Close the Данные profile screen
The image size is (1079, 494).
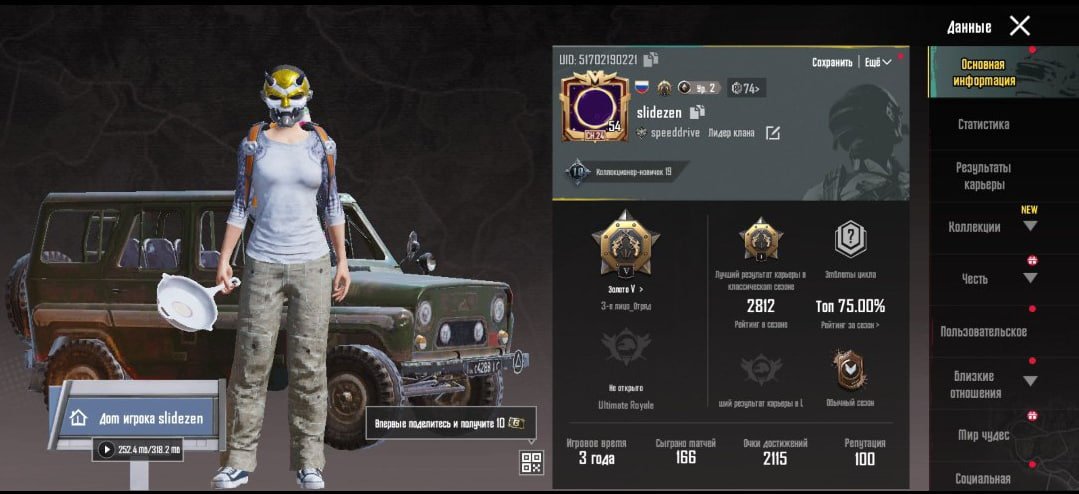tap(1019, 26)
